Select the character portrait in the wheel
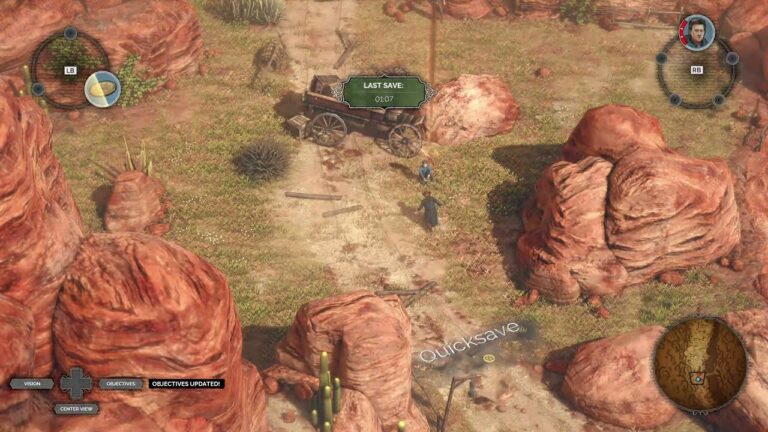Image resolution: width=768 pixels, height=432 pixels. coord(696,31)
